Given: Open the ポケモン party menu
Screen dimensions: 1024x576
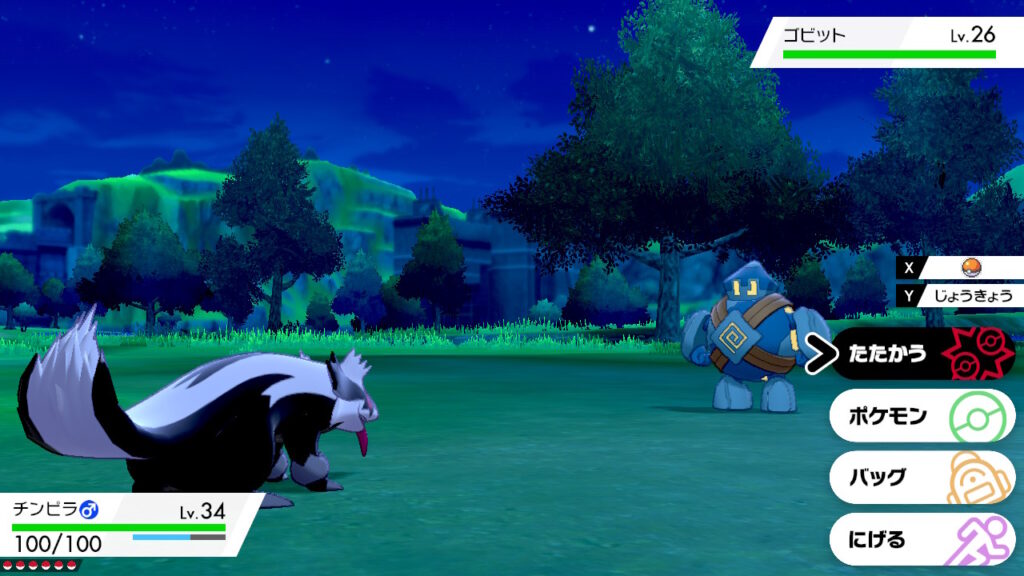Looking at the screenshot, I should click(x=920, y=416).
